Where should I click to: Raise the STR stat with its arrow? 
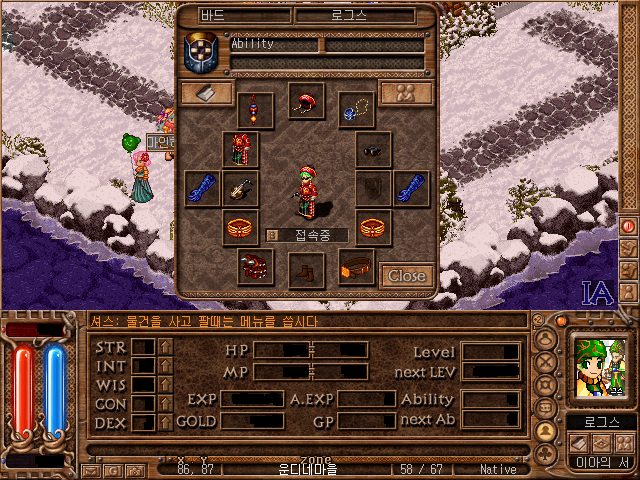point(165,347)
